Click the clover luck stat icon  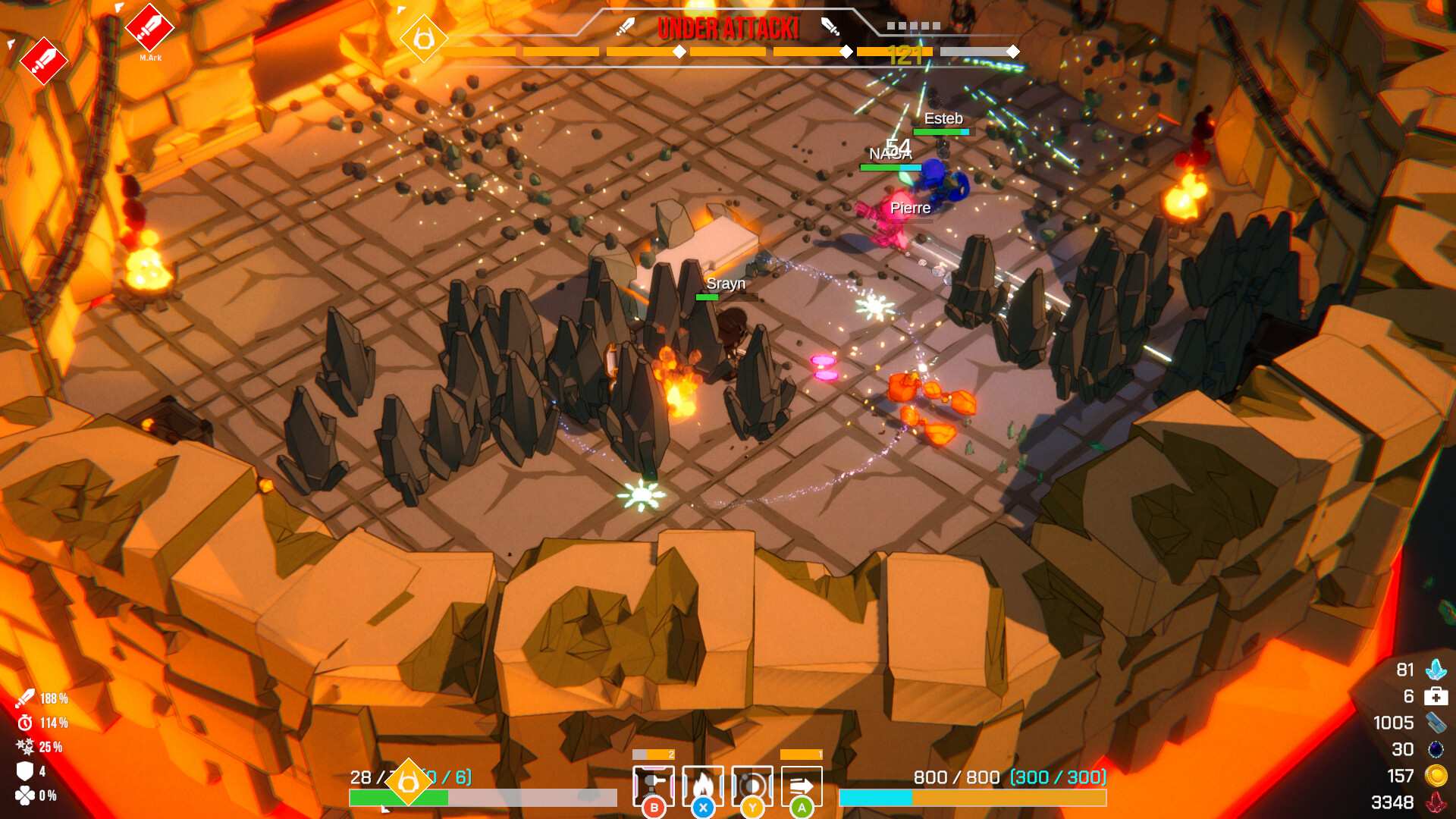25,795
